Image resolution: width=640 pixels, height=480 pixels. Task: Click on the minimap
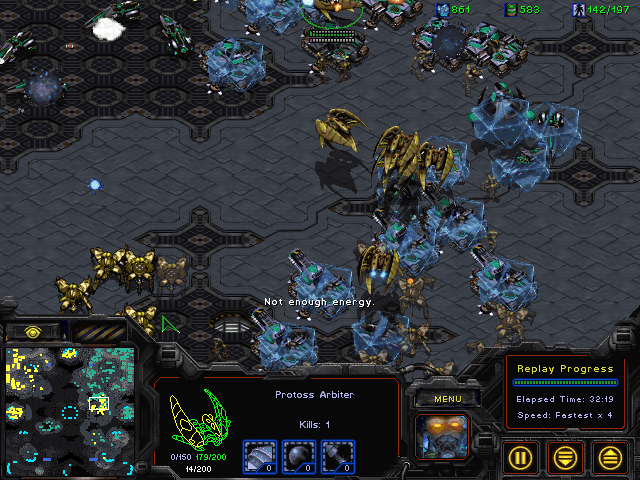coord(72,404)
